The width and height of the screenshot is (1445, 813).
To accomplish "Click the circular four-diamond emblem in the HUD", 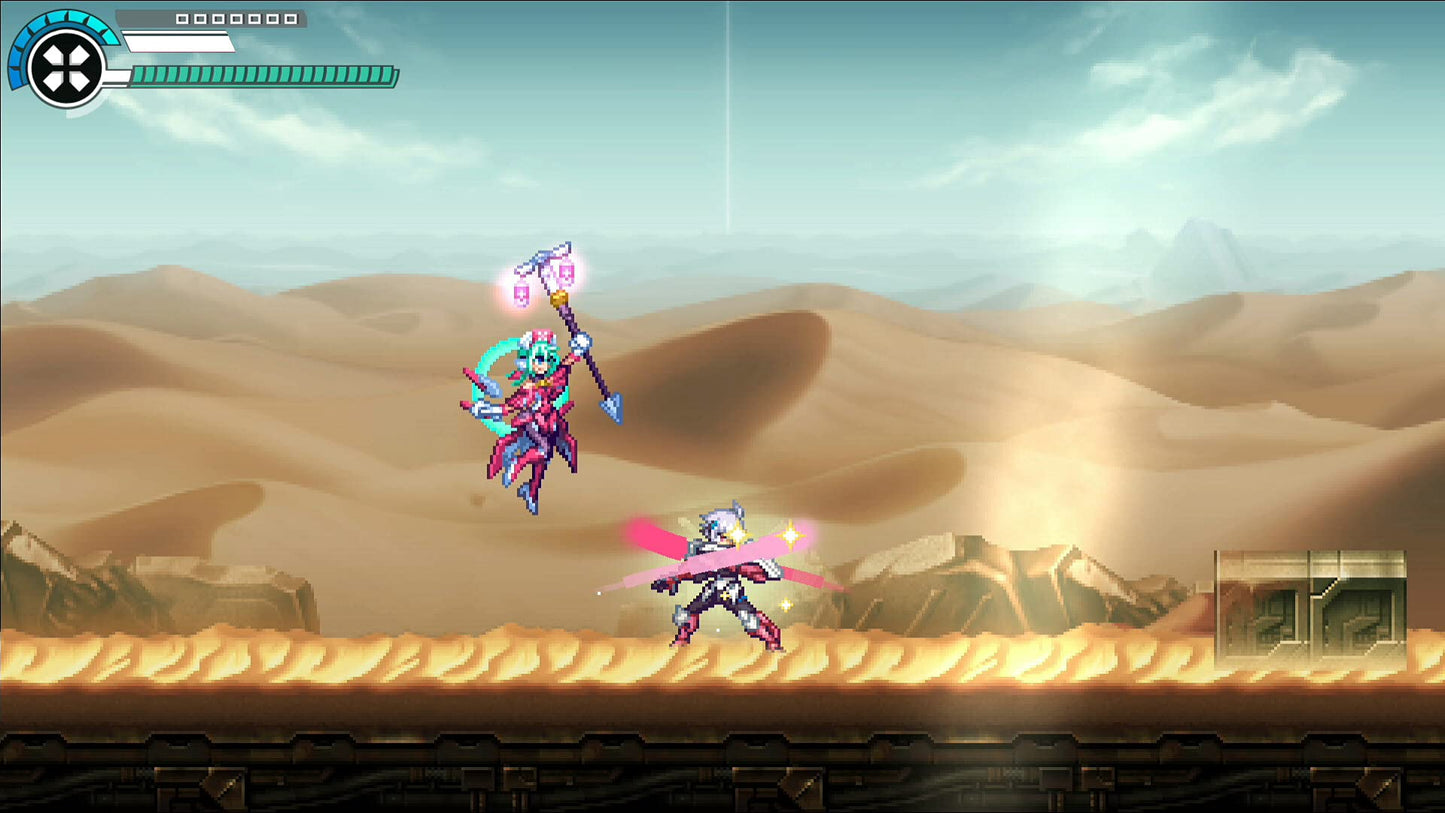I will coord(65,68).
